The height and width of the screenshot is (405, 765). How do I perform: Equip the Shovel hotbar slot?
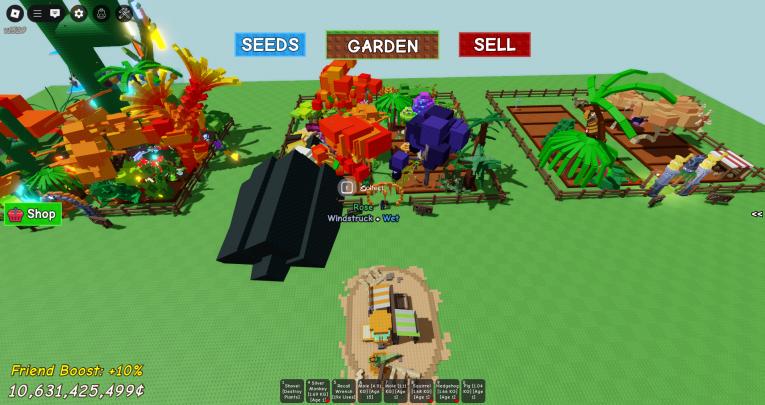point(292,391)
